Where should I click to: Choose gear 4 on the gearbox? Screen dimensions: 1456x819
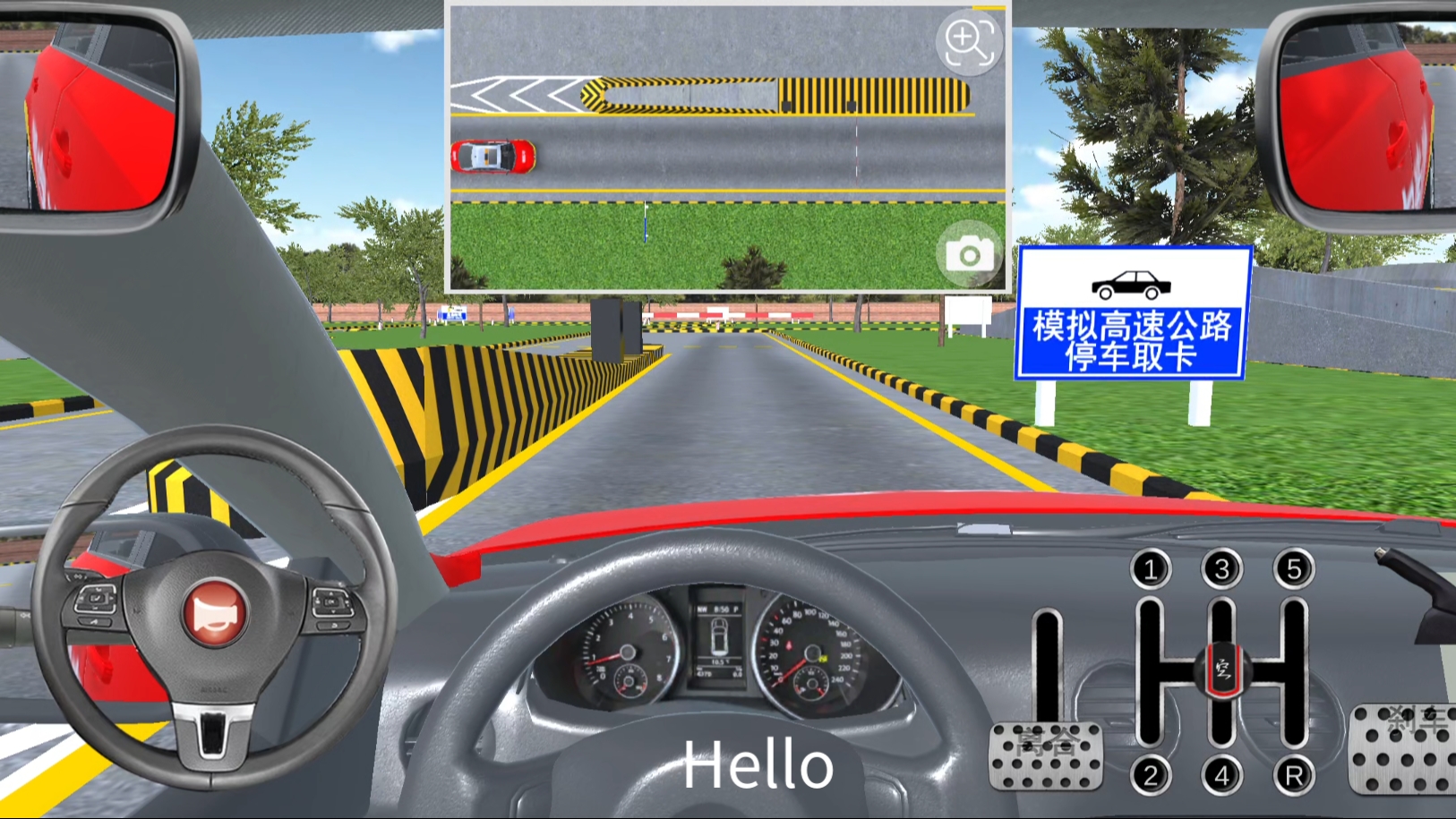pyautogui.click(x=1222, y=775)
